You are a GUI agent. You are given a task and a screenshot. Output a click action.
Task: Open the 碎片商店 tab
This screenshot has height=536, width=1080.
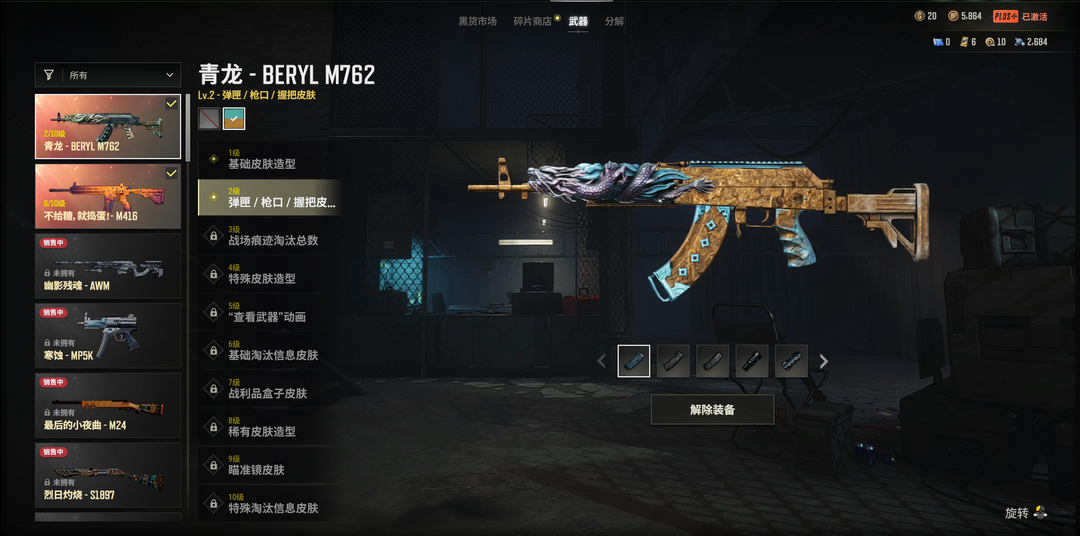[532, 21]
